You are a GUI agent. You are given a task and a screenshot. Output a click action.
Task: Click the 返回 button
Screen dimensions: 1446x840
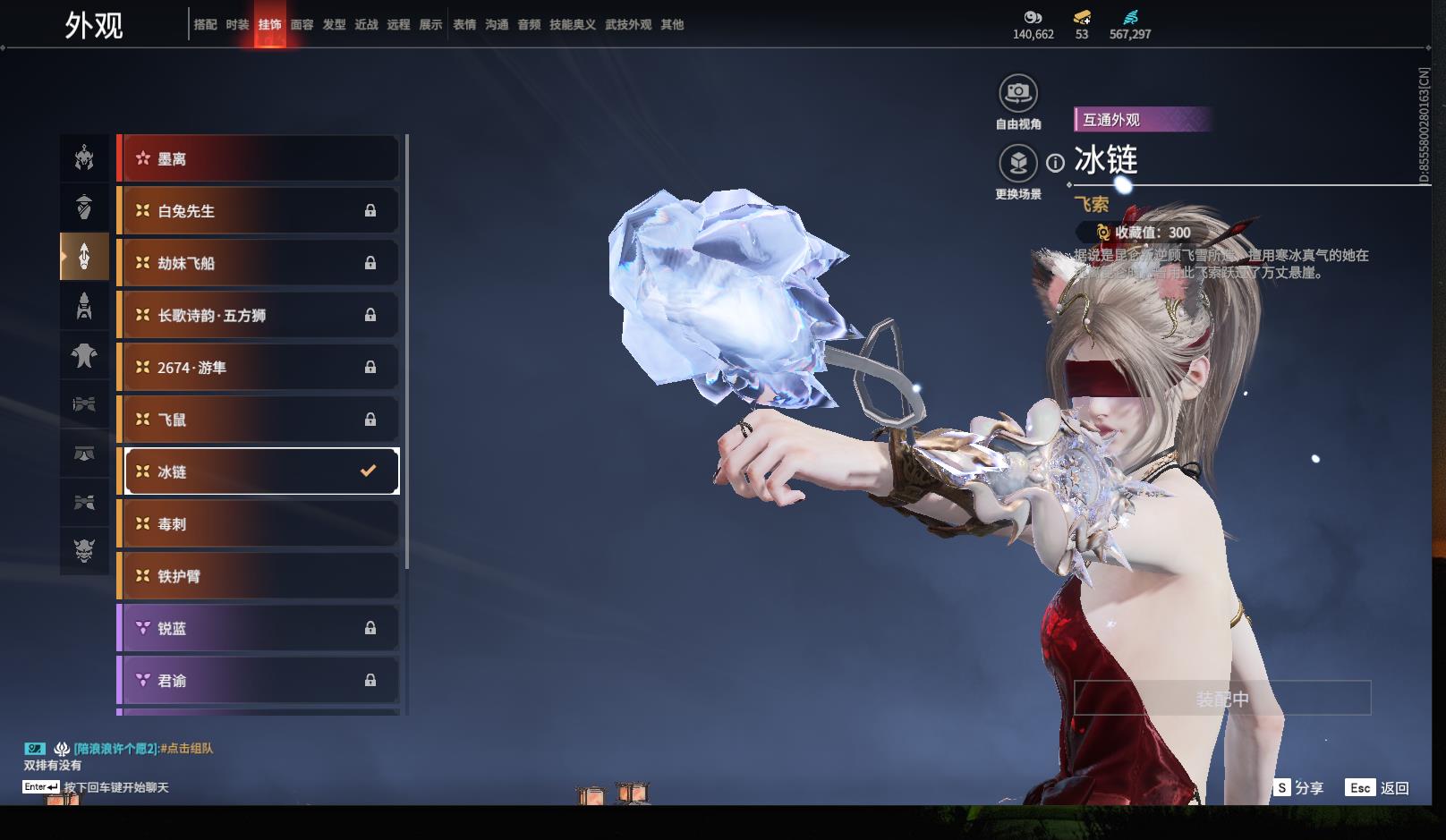pos(1378,787)
